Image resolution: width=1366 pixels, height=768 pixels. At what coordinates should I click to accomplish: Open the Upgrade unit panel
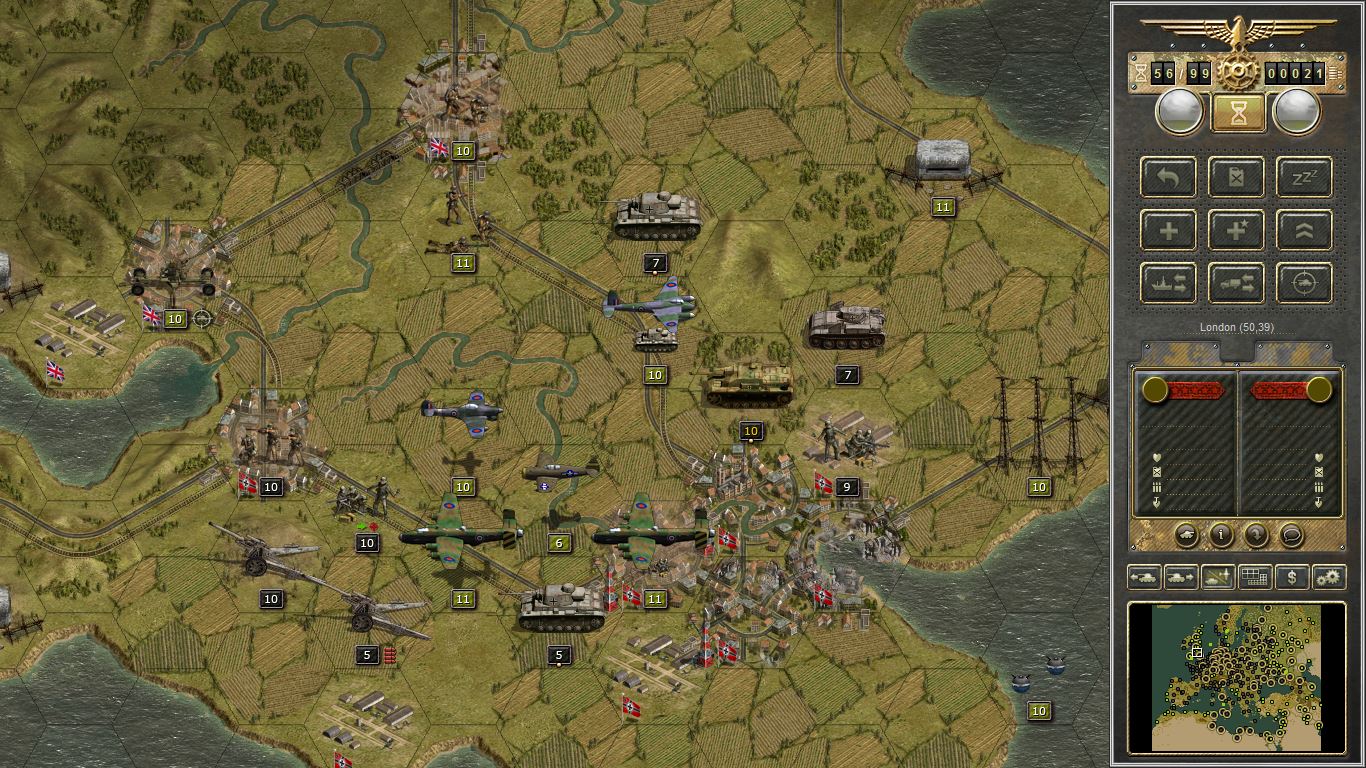point(1302,230)
